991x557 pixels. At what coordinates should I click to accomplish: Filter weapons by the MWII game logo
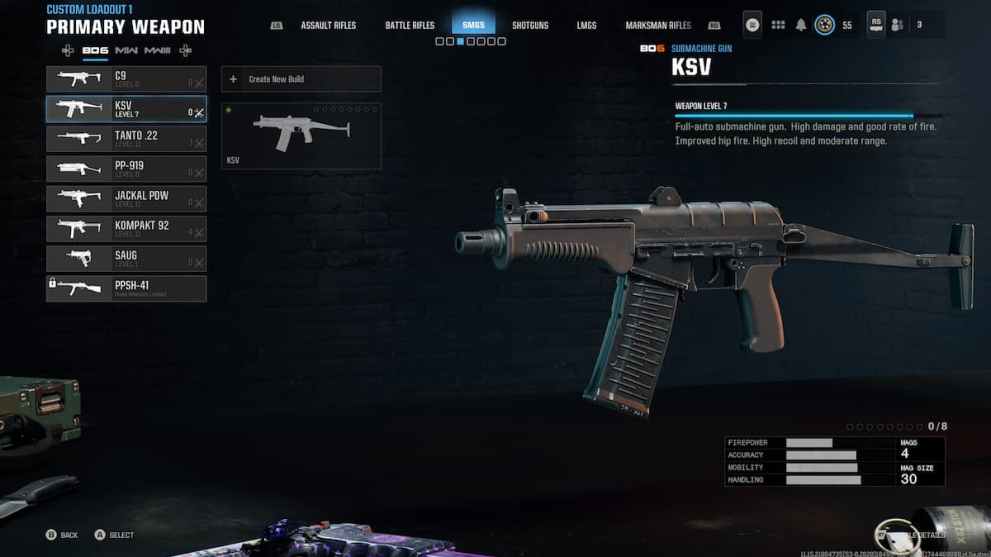[x=127, y=50]
